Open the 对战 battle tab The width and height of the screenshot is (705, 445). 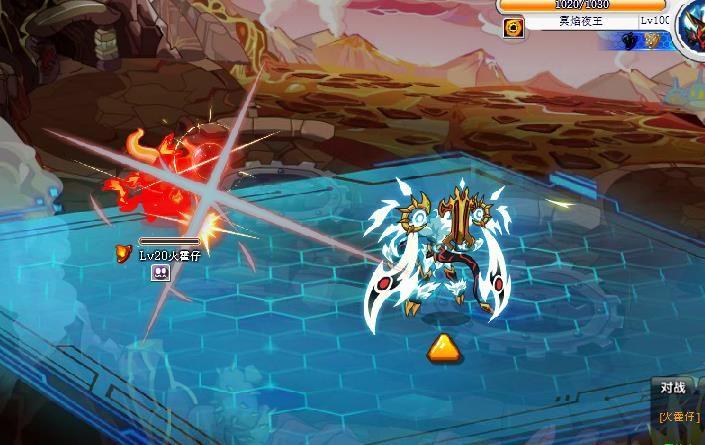point(674,387)
